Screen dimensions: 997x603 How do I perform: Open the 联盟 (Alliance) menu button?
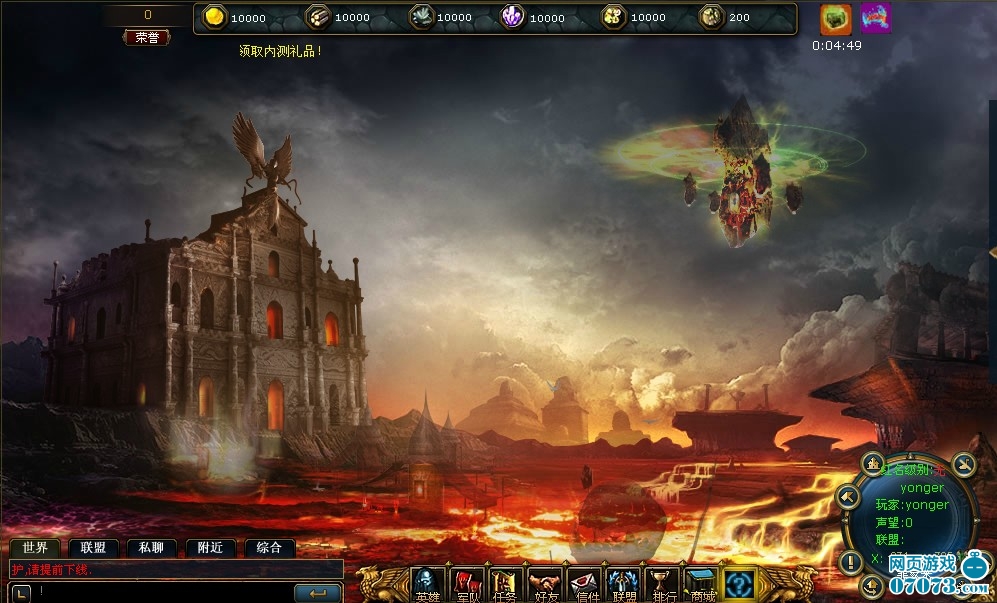pos(623,584)
